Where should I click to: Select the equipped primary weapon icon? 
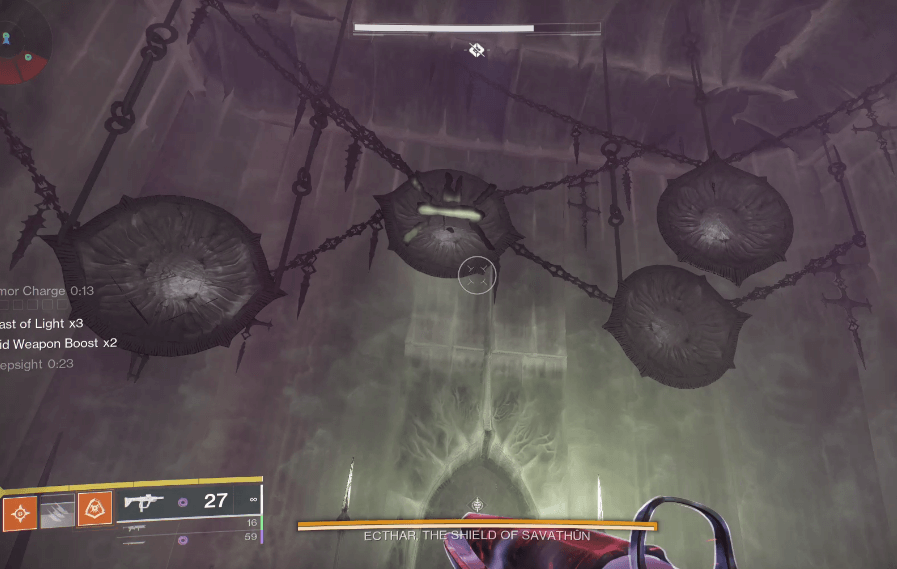[145, 502]
